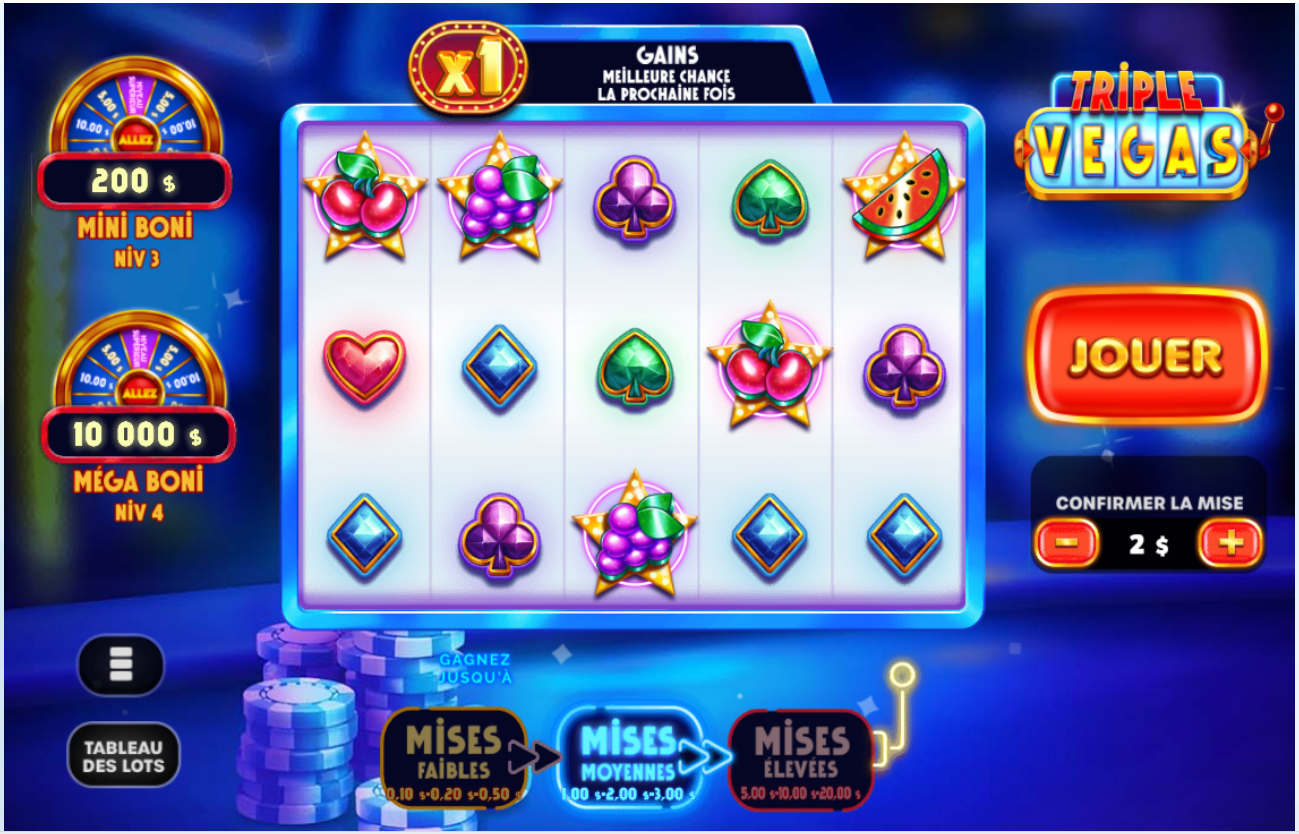The image size is (1299, 834).
Task: Choose the Mises Moyennes bet tier
Action: click(x=628, y=757)
